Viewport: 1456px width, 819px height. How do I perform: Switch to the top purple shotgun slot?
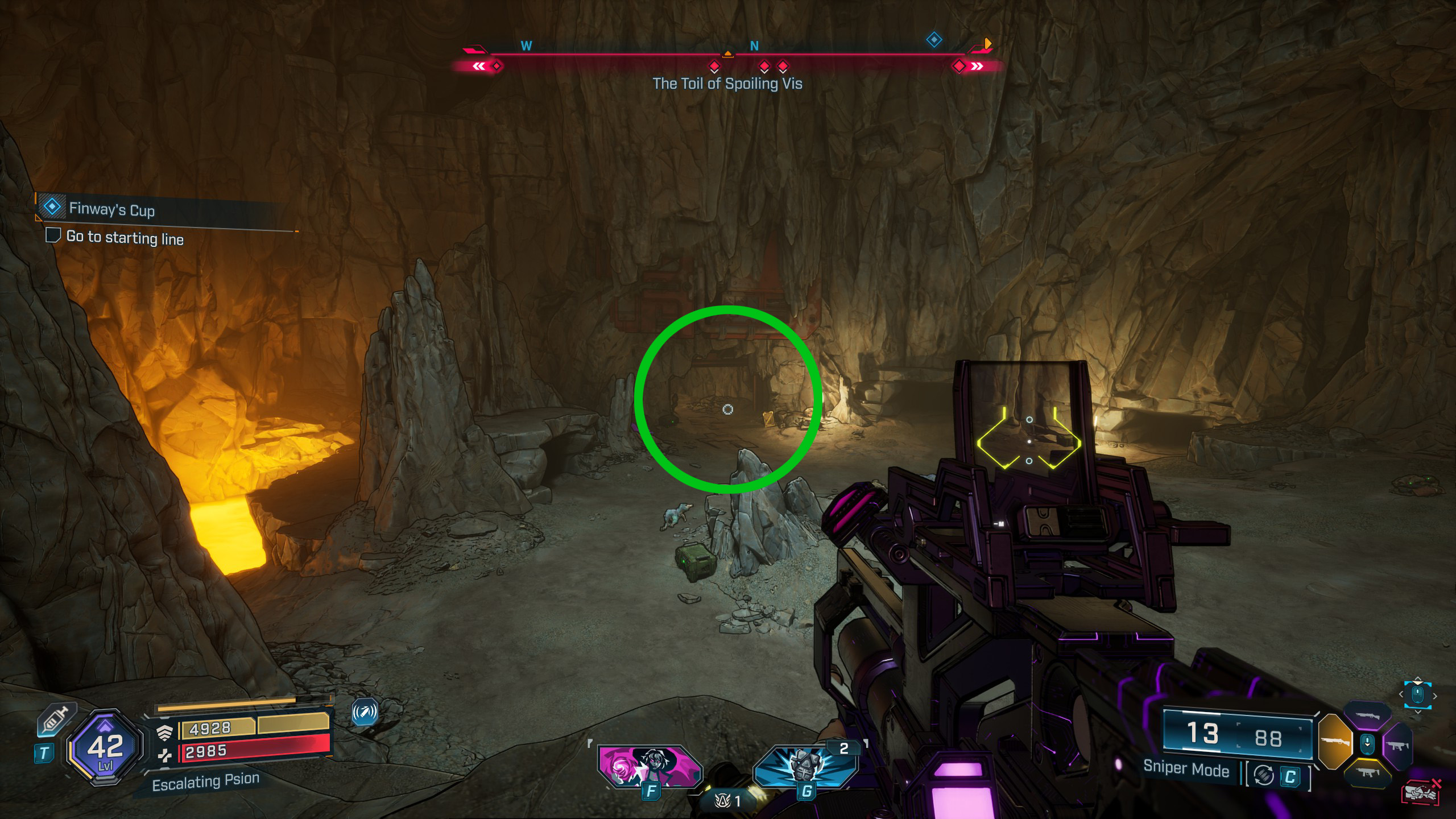pos(1367,716)
